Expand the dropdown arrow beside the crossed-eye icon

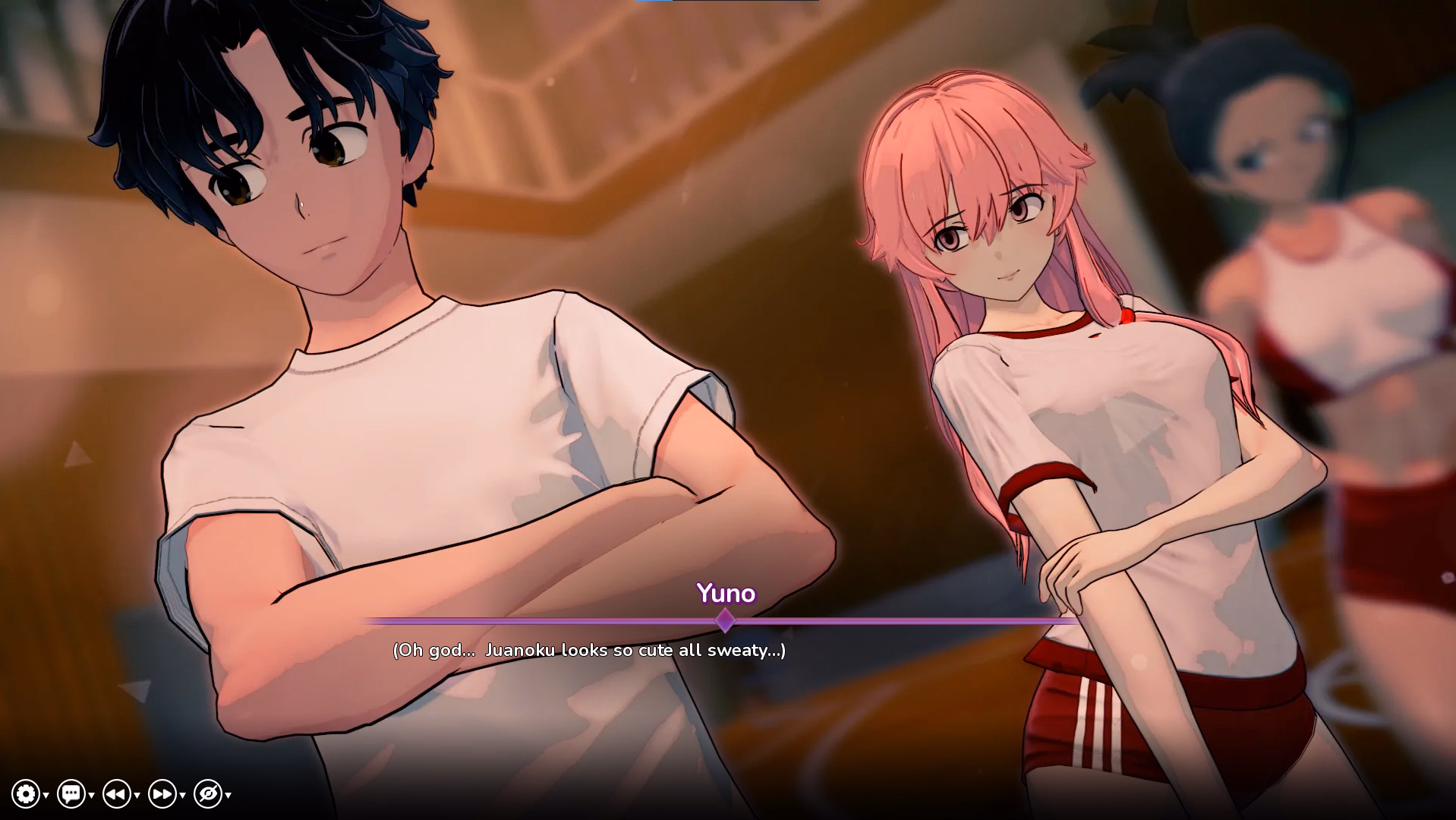(x=228, y=796)
